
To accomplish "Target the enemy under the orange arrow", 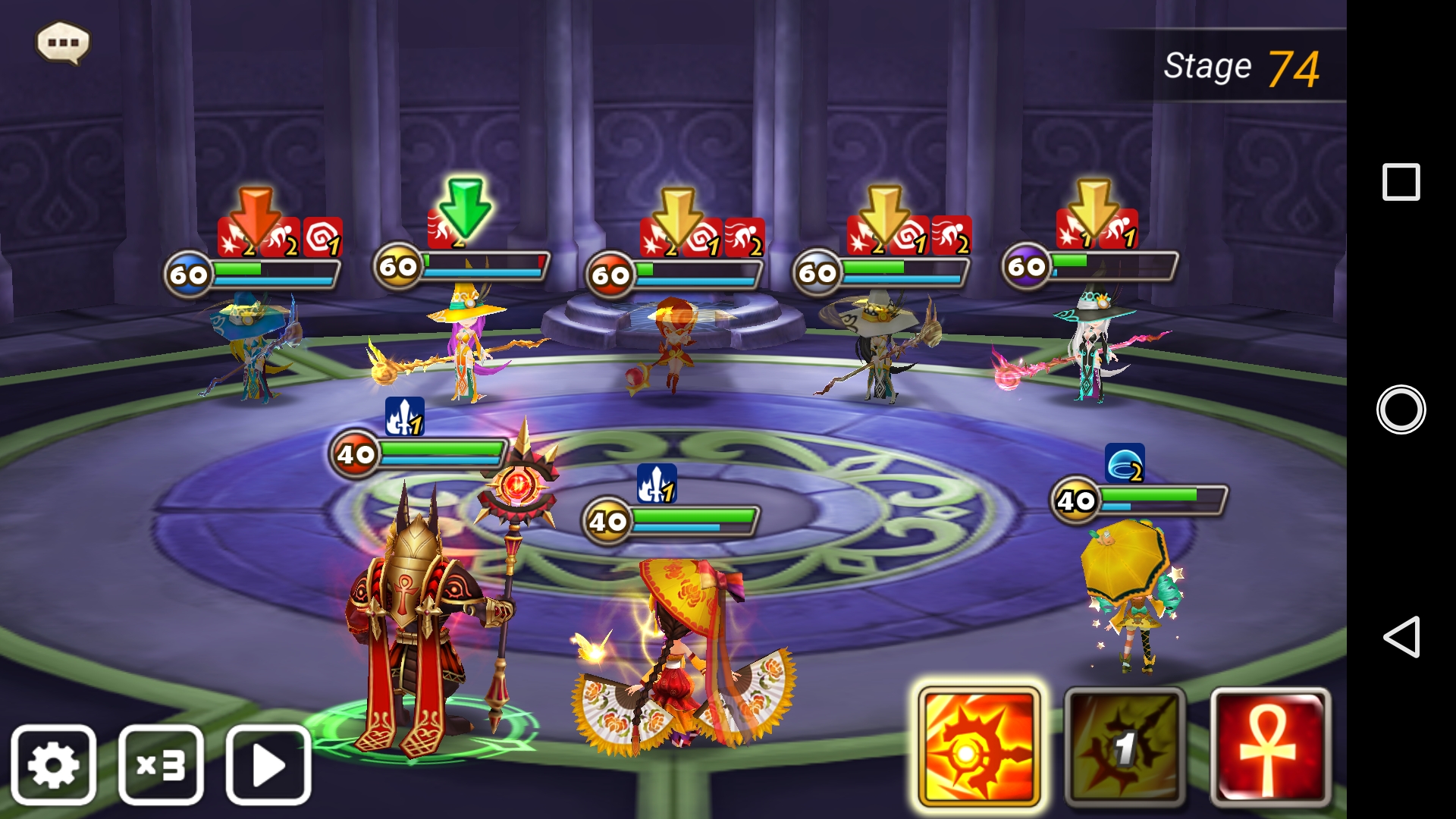I will 254,345.
